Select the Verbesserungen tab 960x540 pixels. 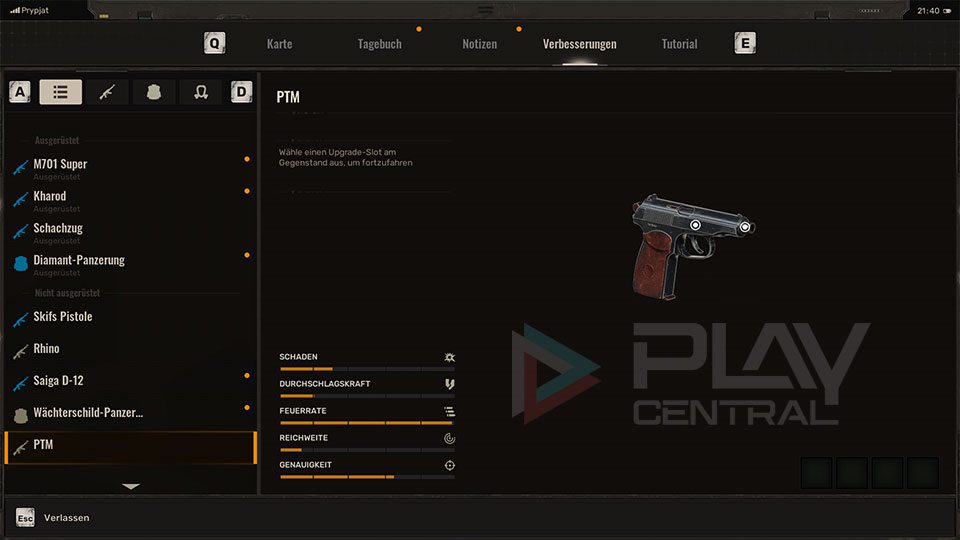point(580,44)
